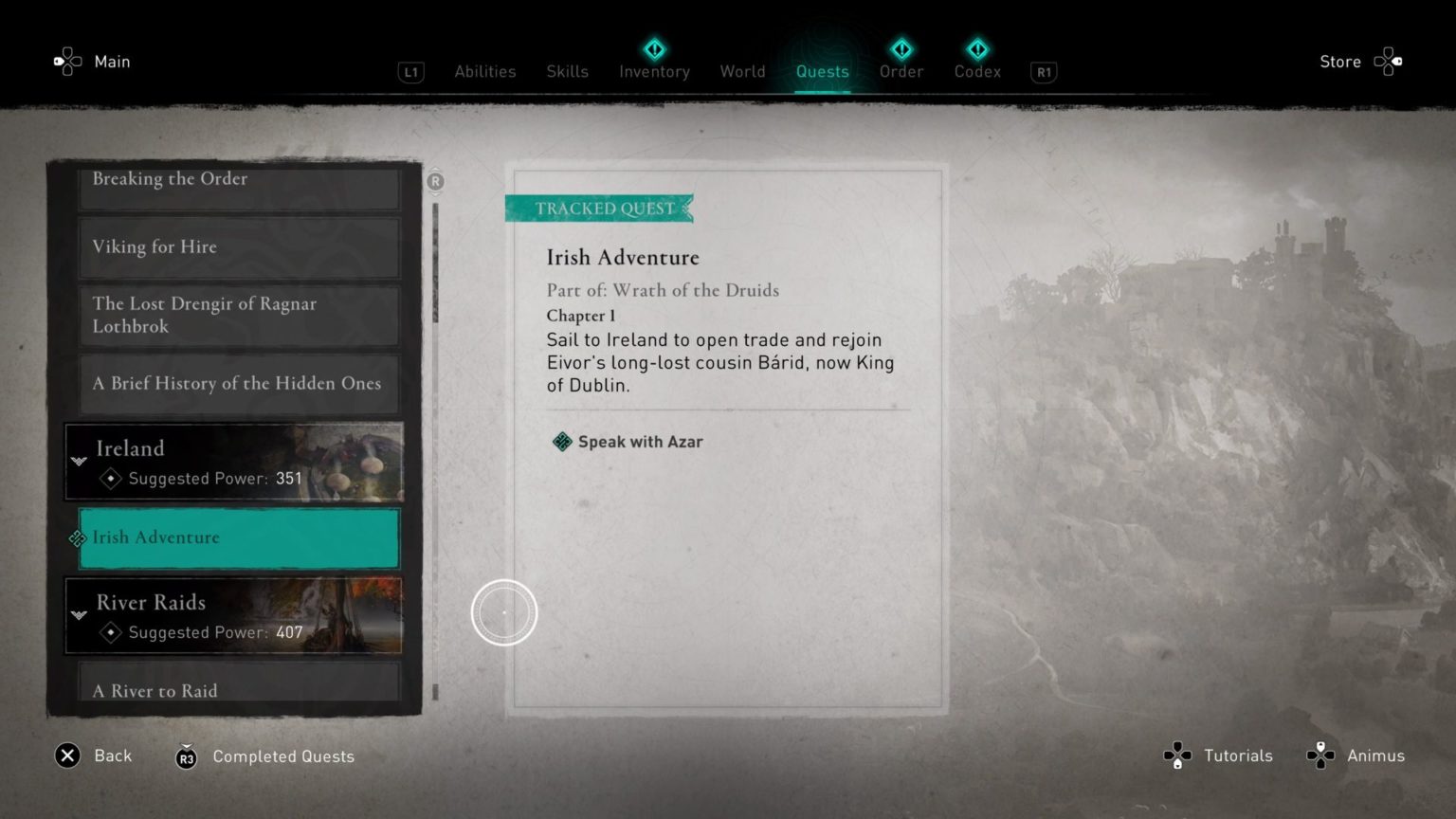1456x819 pixels.
Task: Expand the River Raids section
Action: pyautogui.click(x=78, y=616)
